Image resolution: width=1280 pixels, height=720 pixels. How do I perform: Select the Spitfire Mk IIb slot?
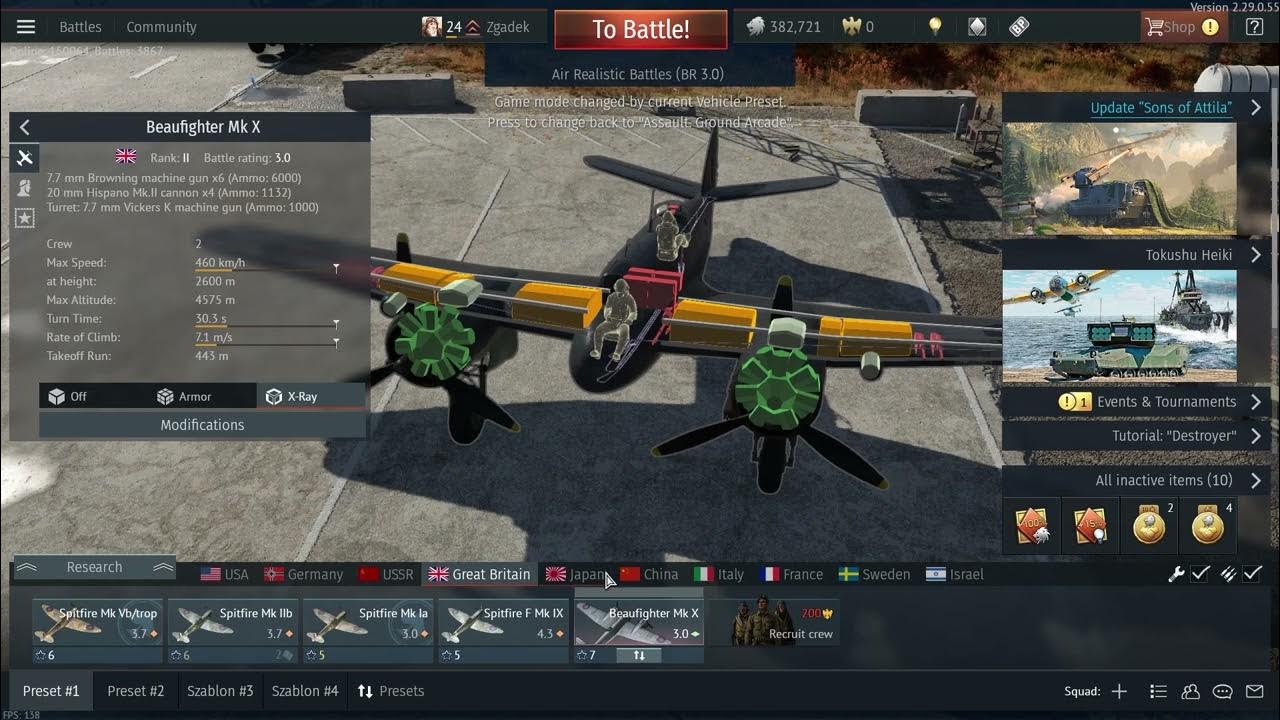[x=233, y=624]
